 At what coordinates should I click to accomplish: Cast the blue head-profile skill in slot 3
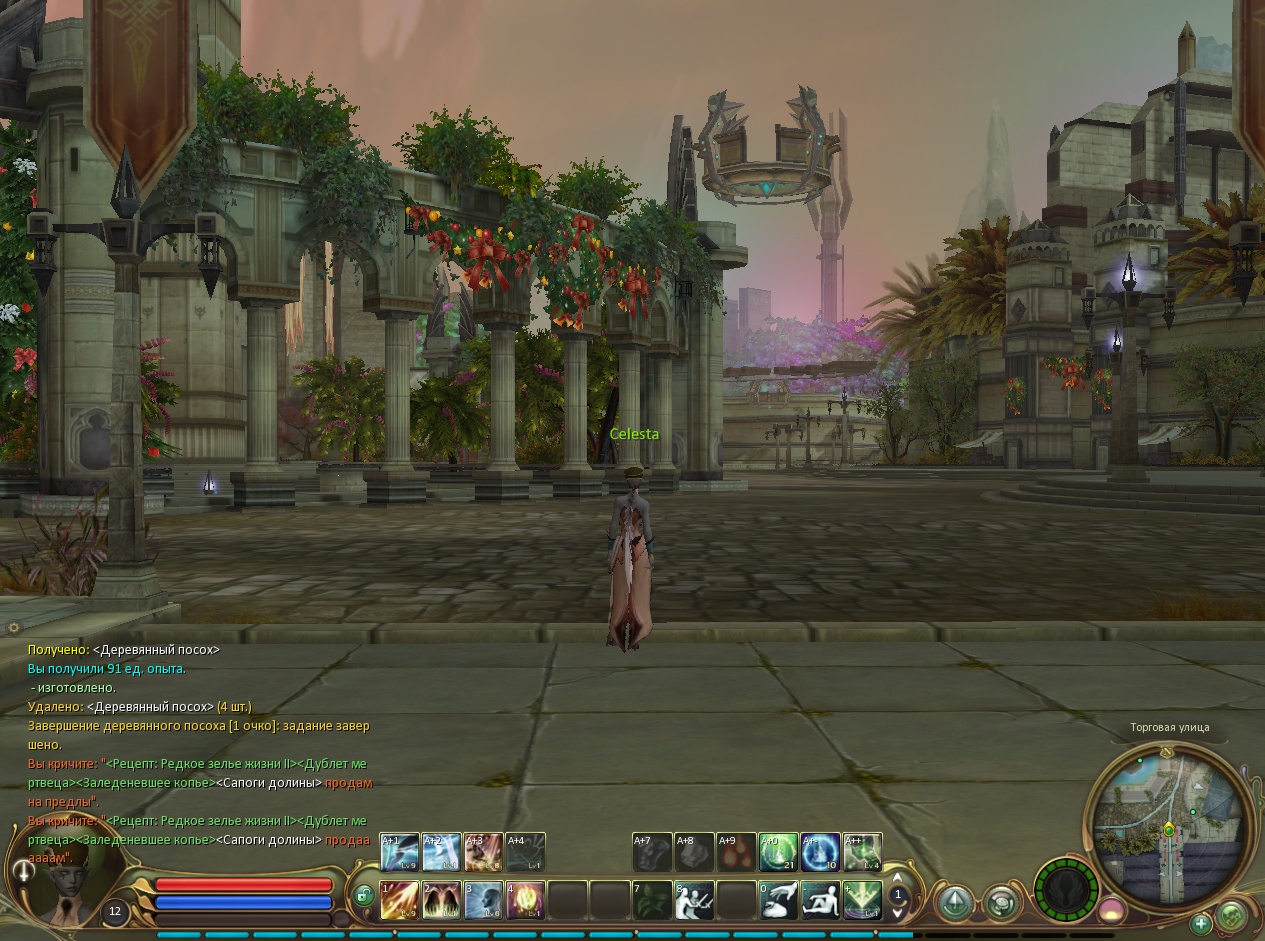click(x=483, y=900)
